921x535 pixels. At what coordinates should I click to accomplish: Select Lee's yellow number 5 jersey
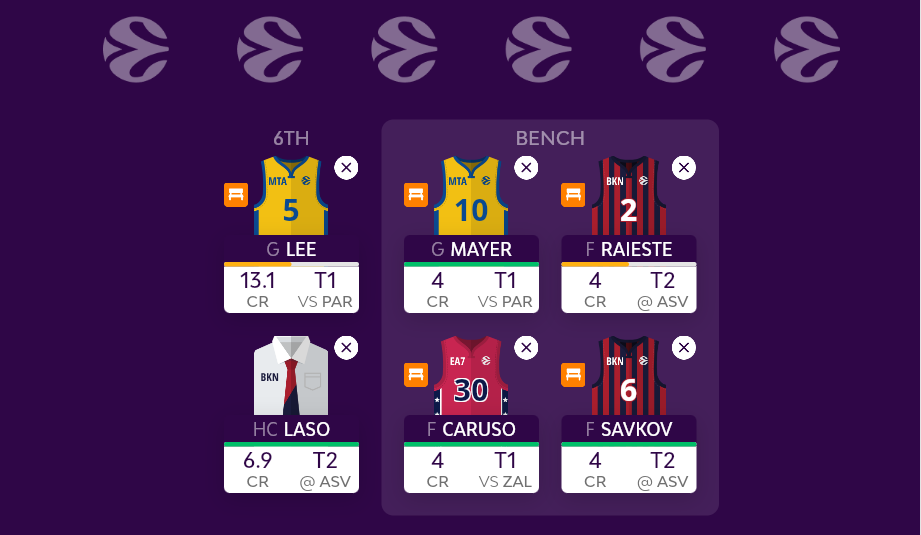[x=291, y=198]
